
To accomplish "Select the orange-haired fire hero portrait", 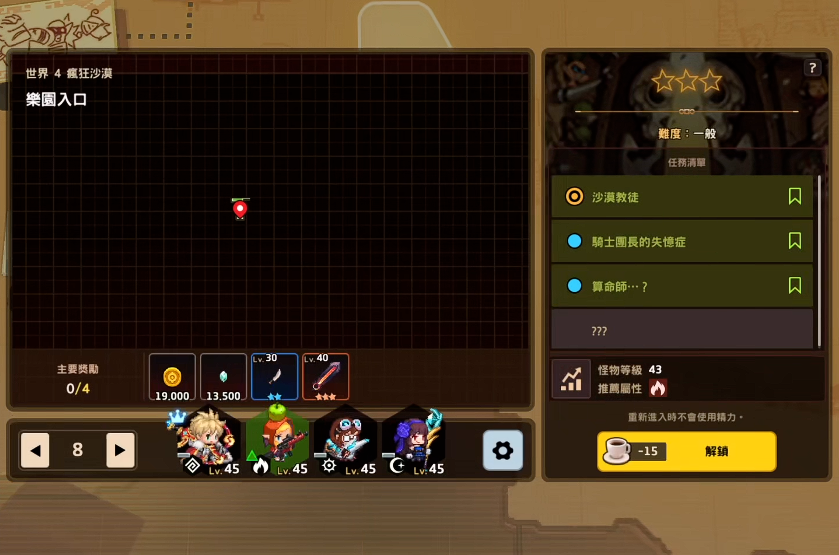I will 277,441.
